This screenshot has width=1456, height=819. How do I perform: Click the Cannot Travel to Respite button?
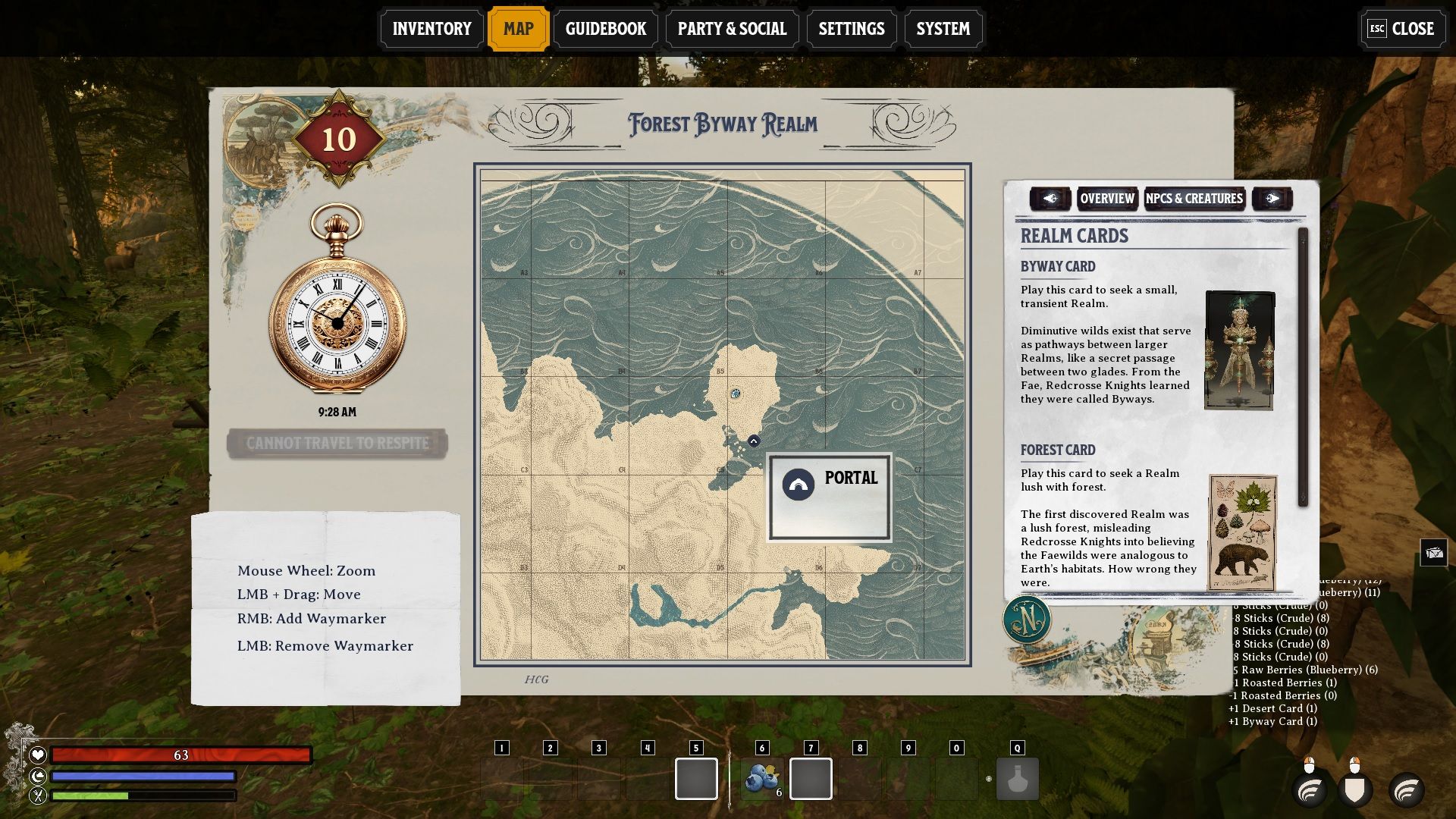tap(337, 443)
